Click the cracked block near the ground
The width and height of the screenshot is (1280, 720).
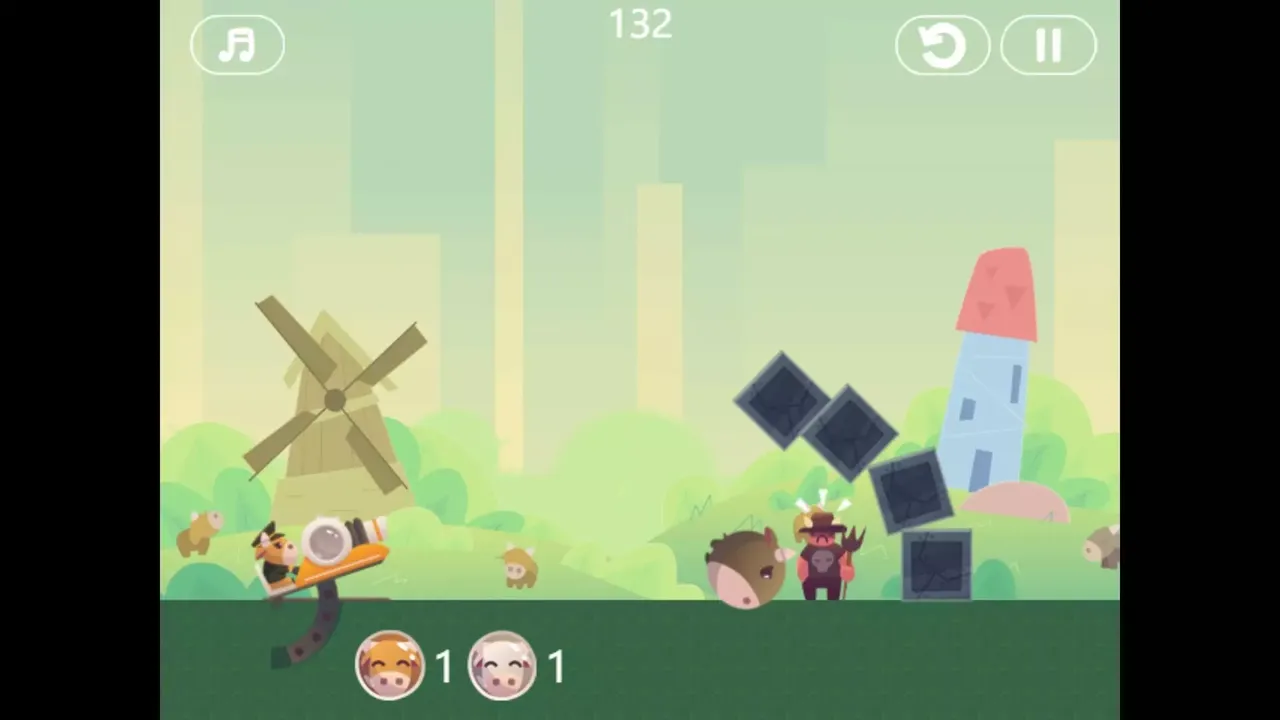938,565
